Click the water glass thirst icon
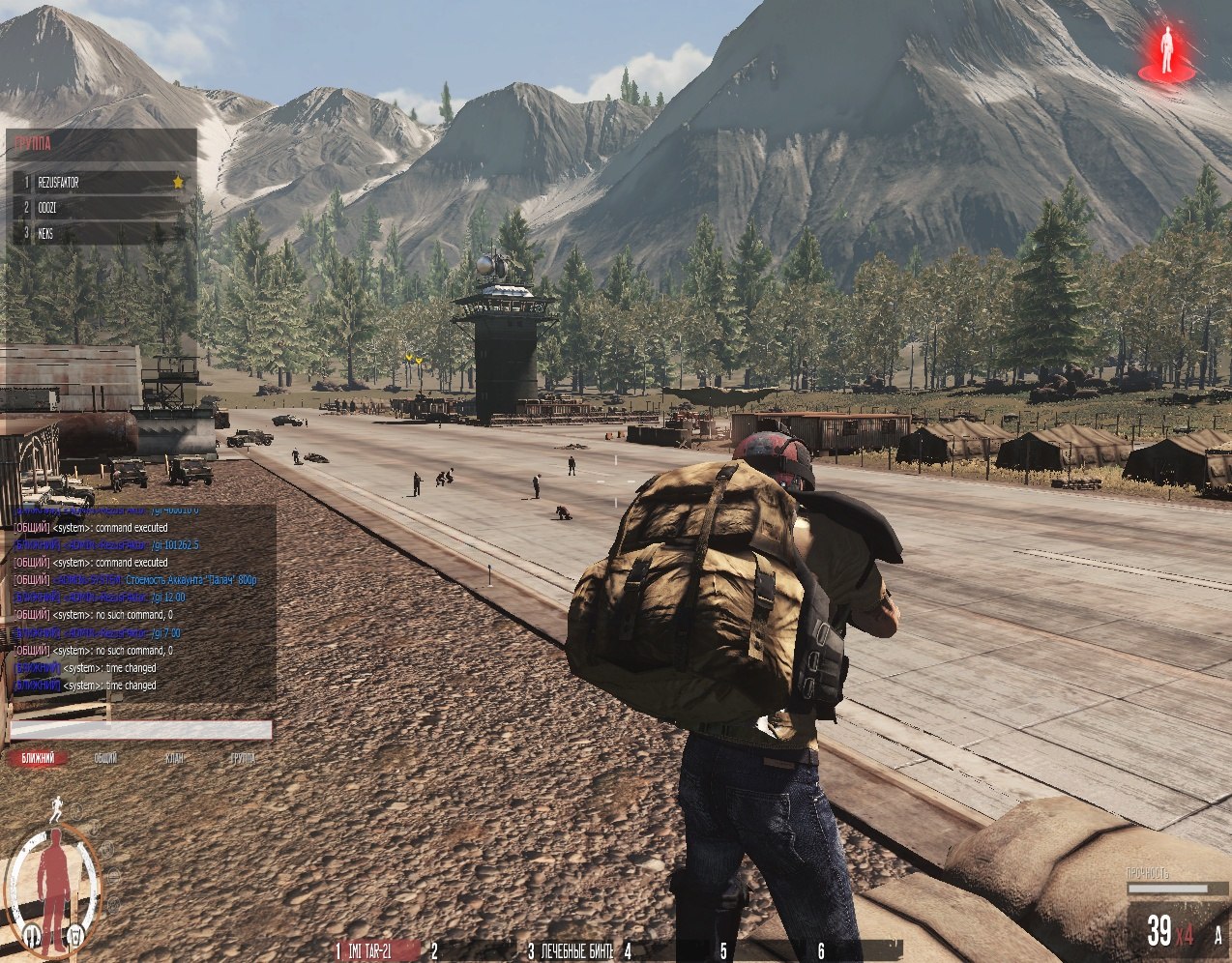Image resolution: width=1232 pixels, height=963 pixels. (x=76, y=935)
